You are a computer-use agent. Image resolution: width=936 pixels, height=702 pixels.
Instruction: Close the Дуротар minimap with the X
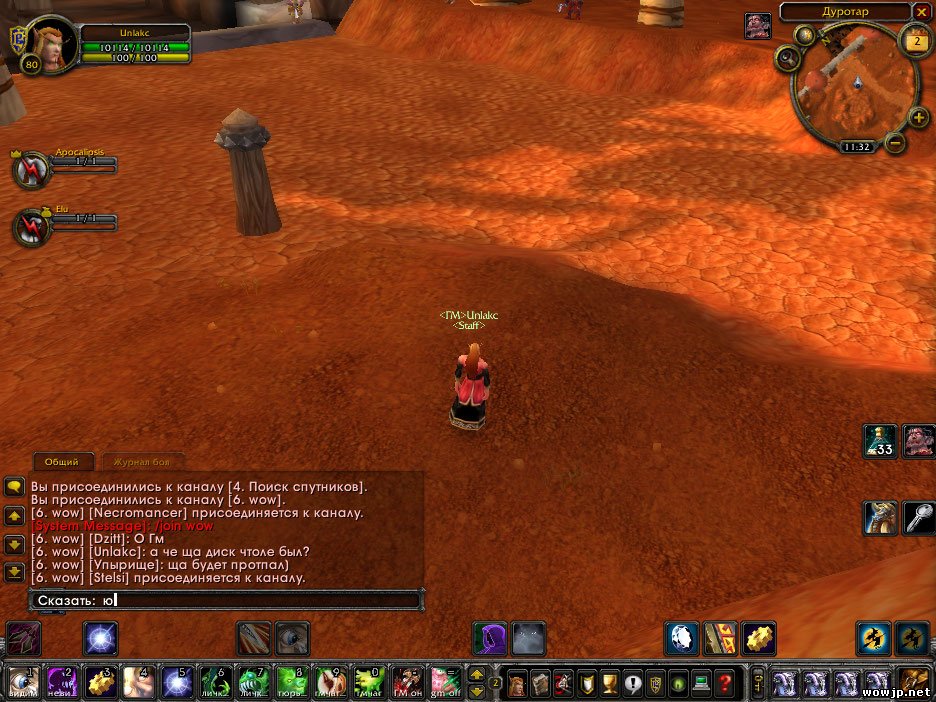click(921, 12)
